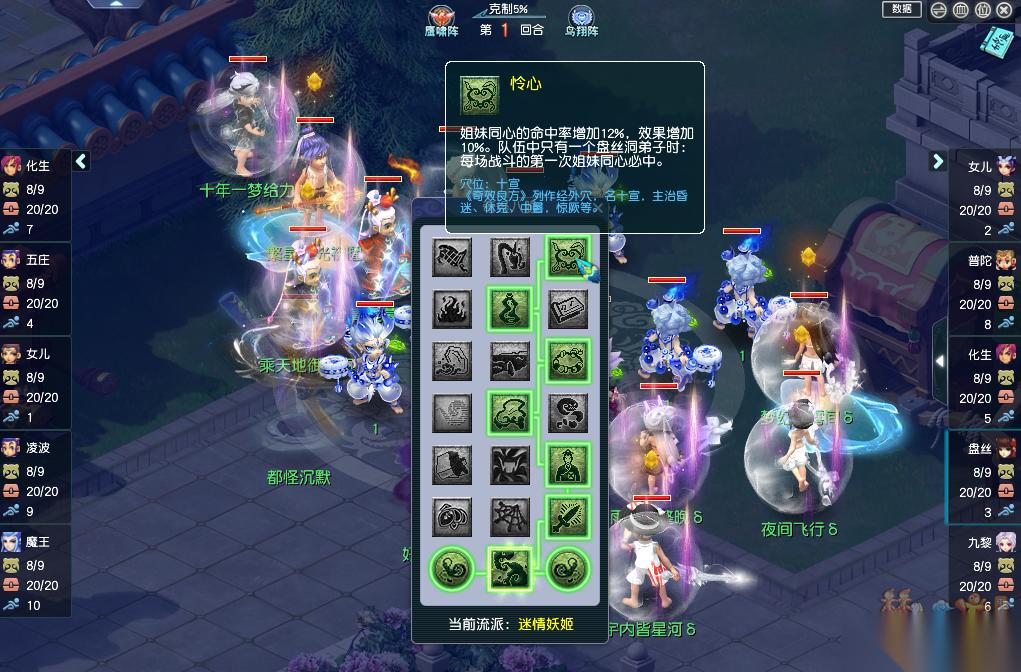The height and width of the screenshot is (672, 1021).
Task: Select the glowing bead bracelet talent node
Action: pyautogui.click(x=568, y=360)
